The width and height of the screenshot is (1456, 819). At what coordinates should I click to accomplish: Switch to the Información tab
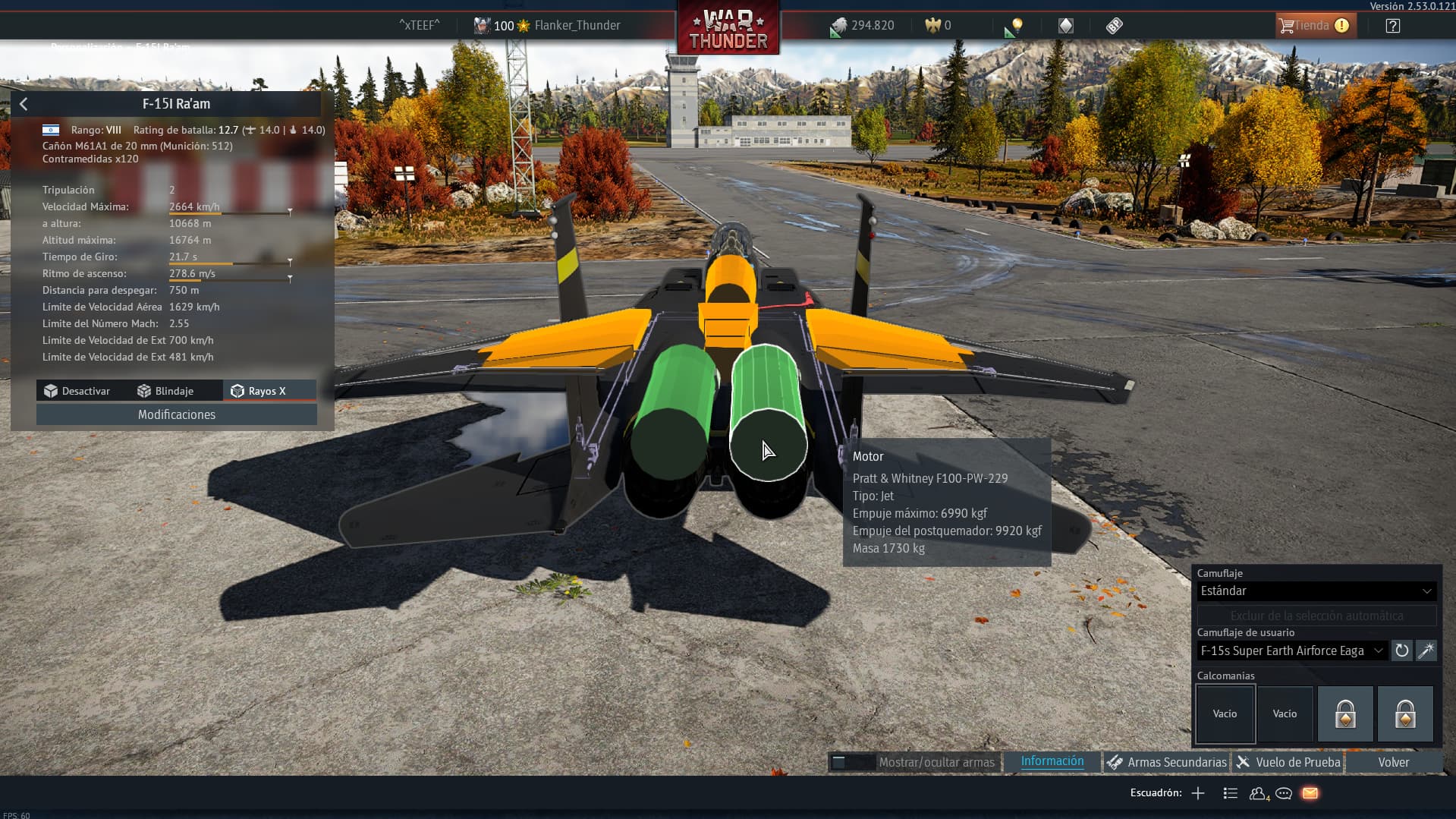click(1052, 761)
